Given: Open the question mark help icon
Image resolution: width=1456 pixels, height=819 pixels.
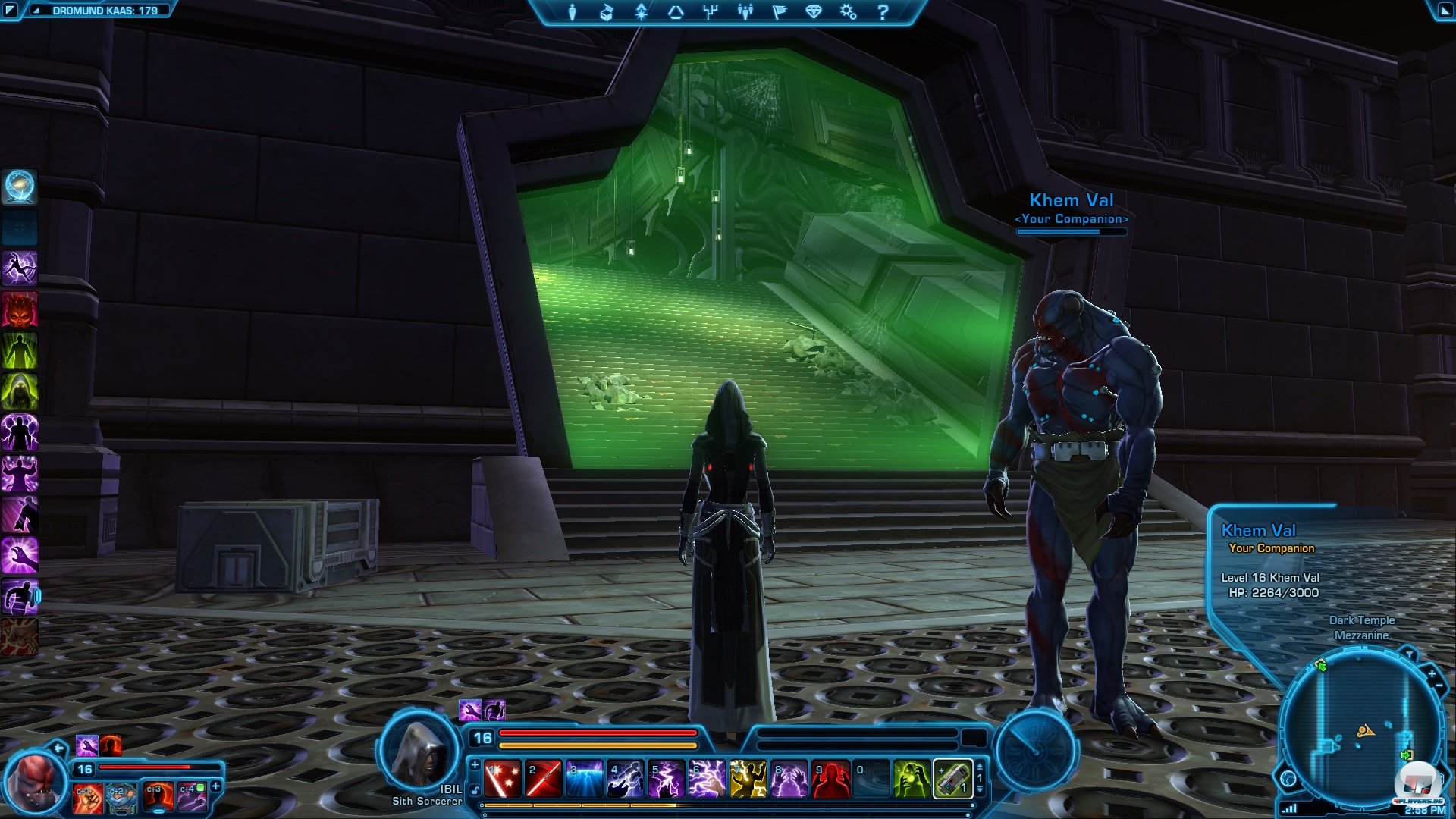Looking at the screenshot, I should [883, 12].
